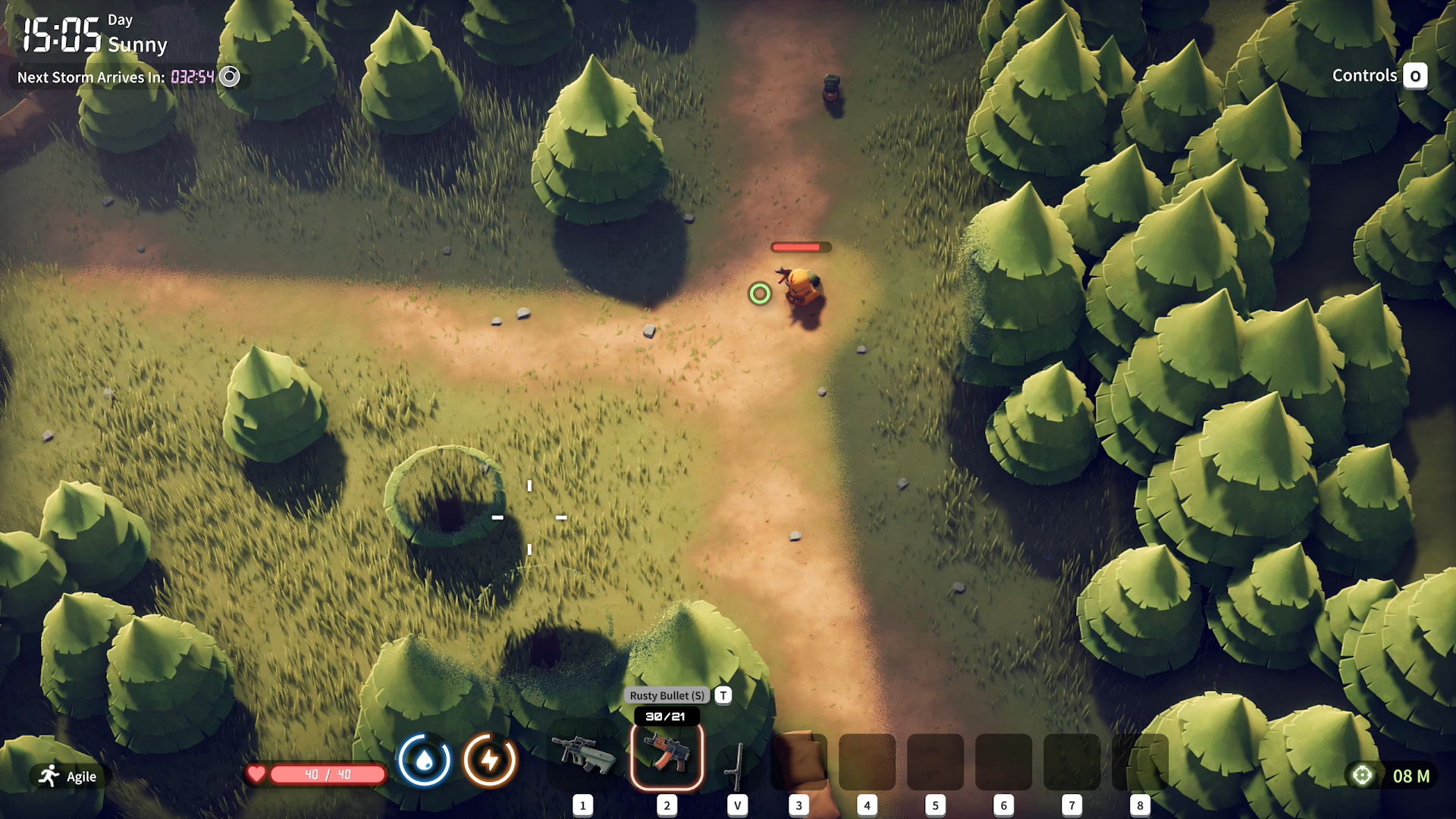Click the storm timer circle icon
The height and width of the screenshot is (819, 1456).
(229, 77)
